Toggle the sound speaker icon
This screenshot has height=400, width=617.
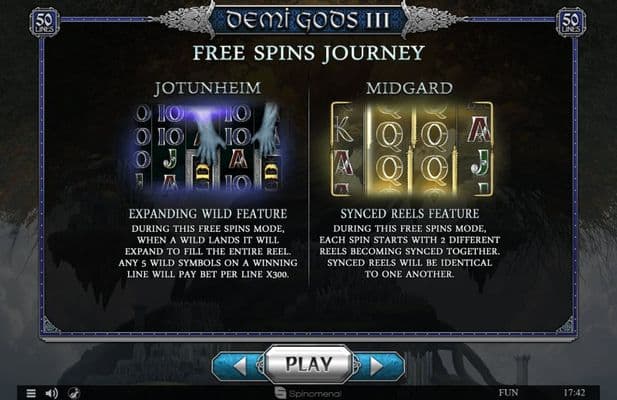(x=51, y=393)
